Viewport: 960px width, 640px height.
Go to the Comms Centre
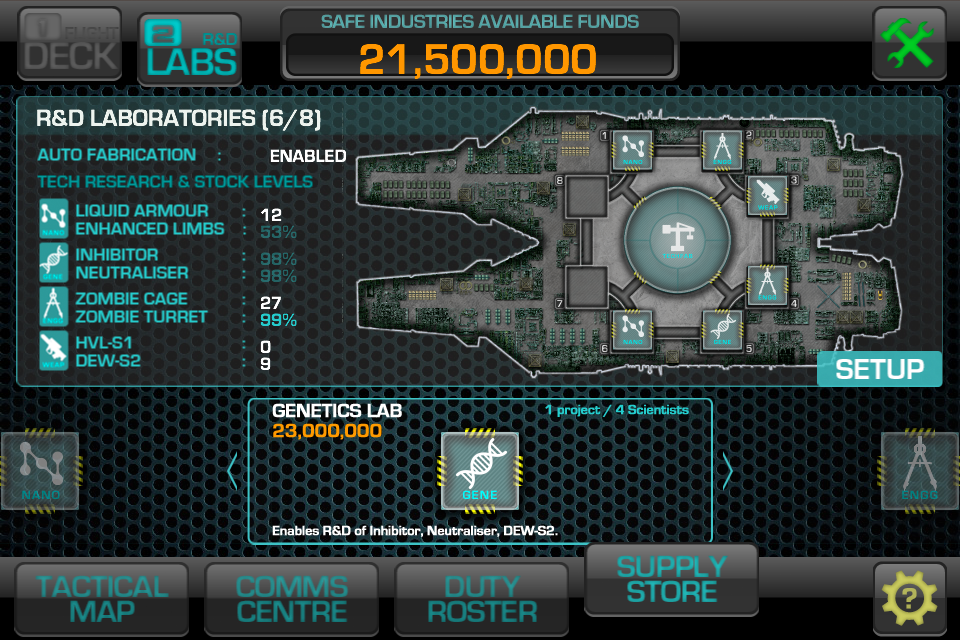point(291,600)
